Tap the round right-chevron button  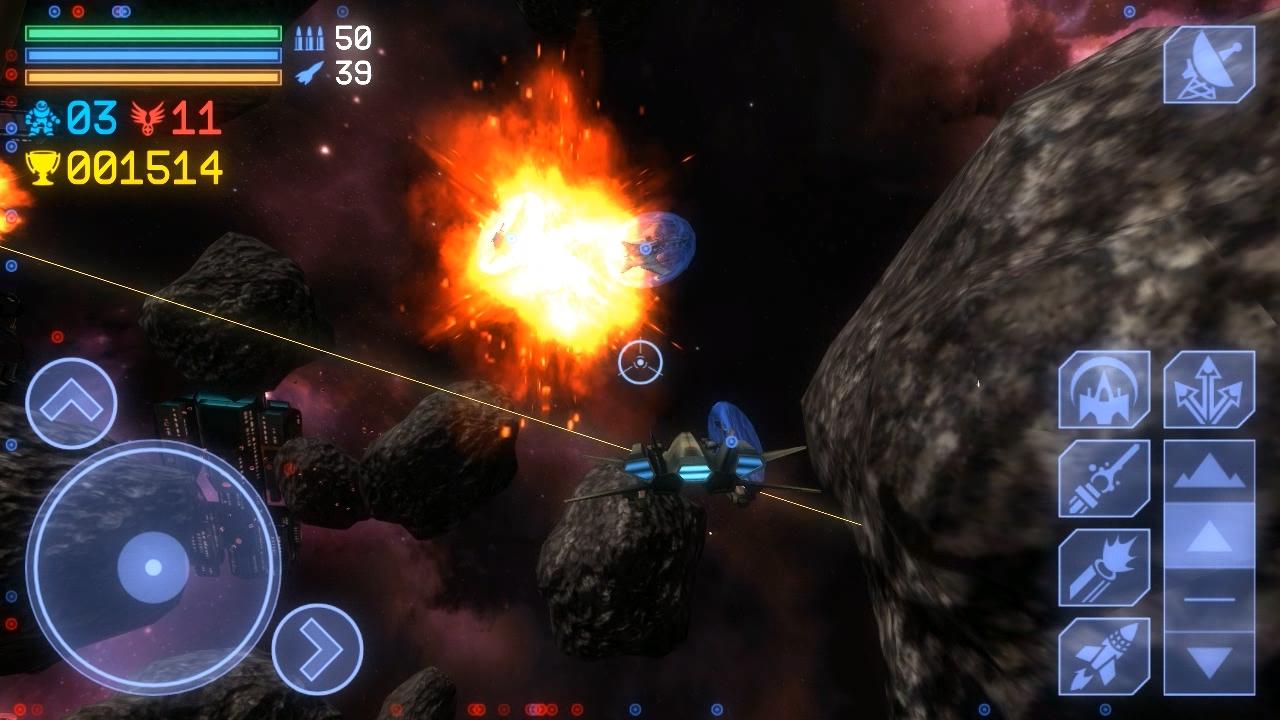point(317,649)
